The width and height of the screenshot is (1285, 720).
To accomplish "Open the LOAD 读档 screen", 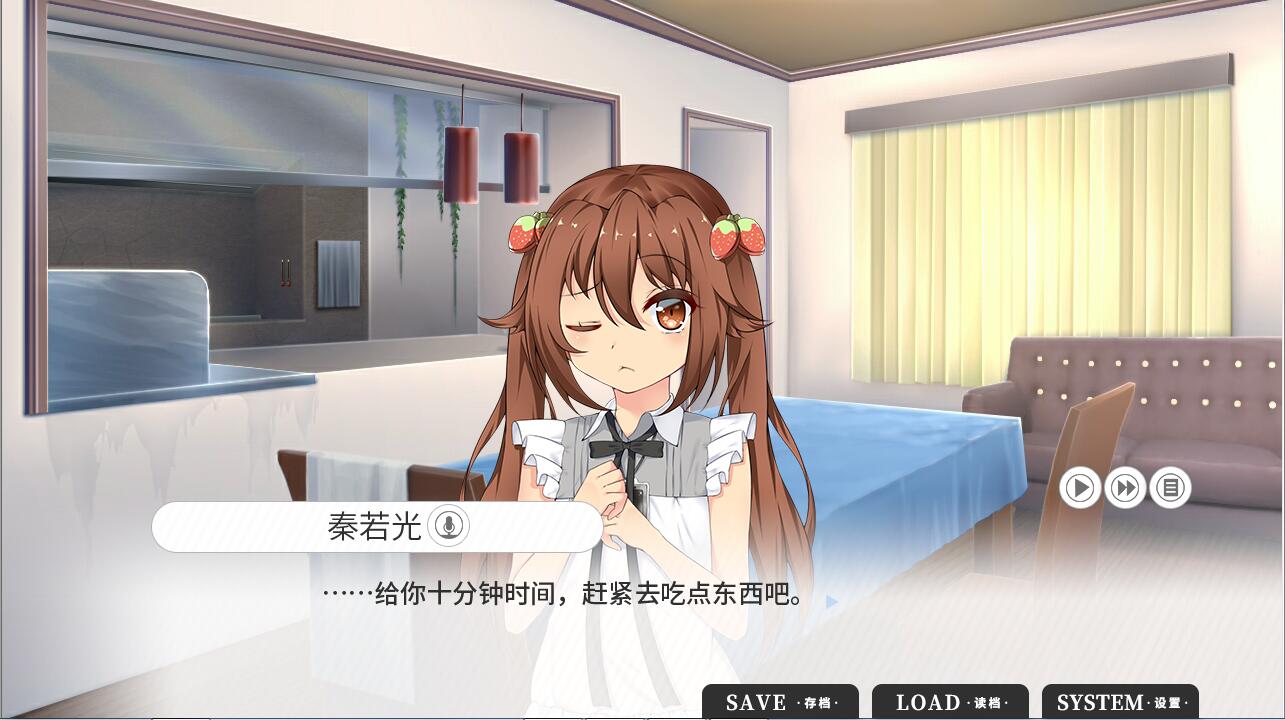I will 950,702.
